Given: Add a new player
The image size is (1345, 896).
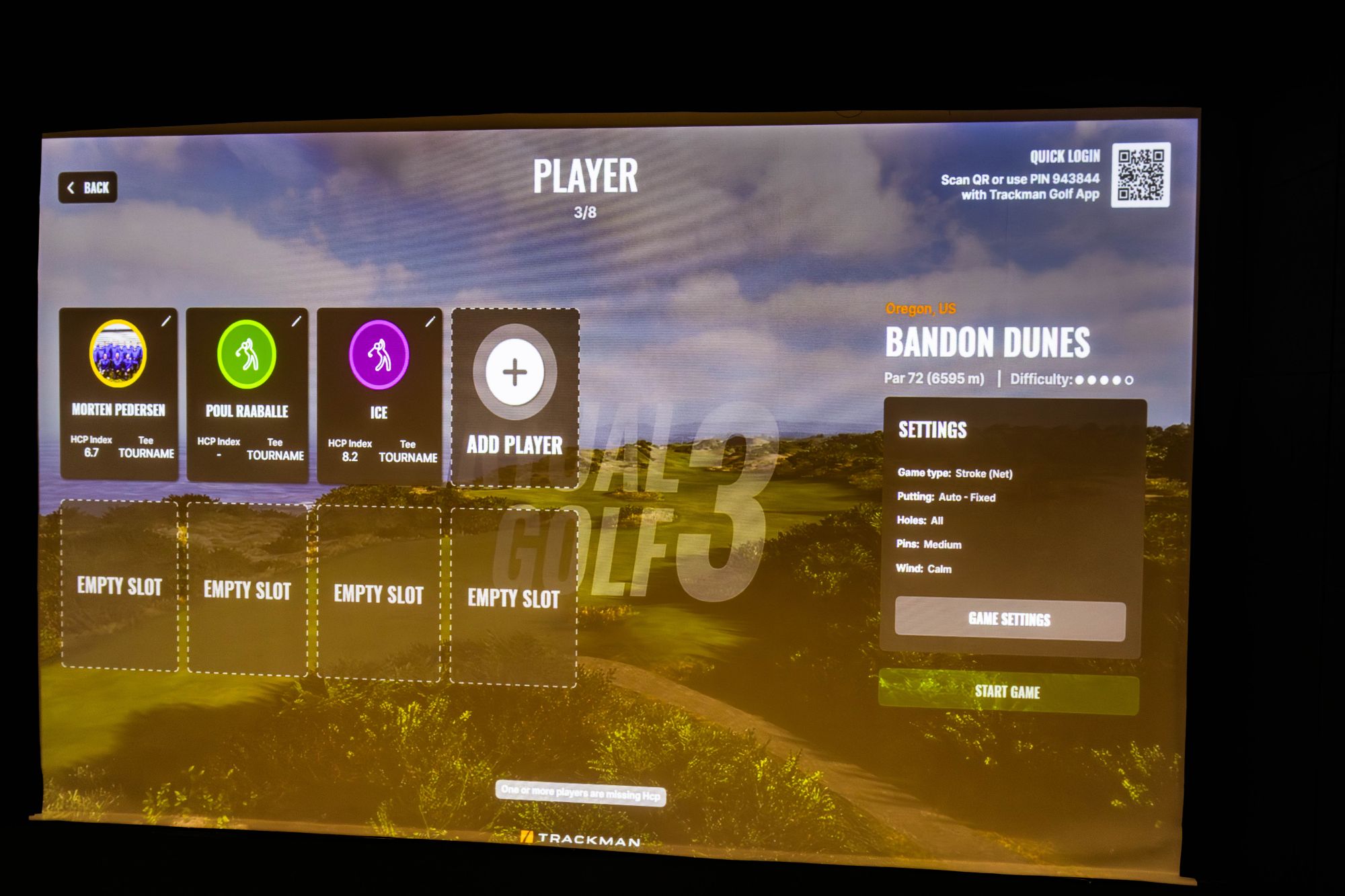Looking at the screenshot, I should coord(515,398).
